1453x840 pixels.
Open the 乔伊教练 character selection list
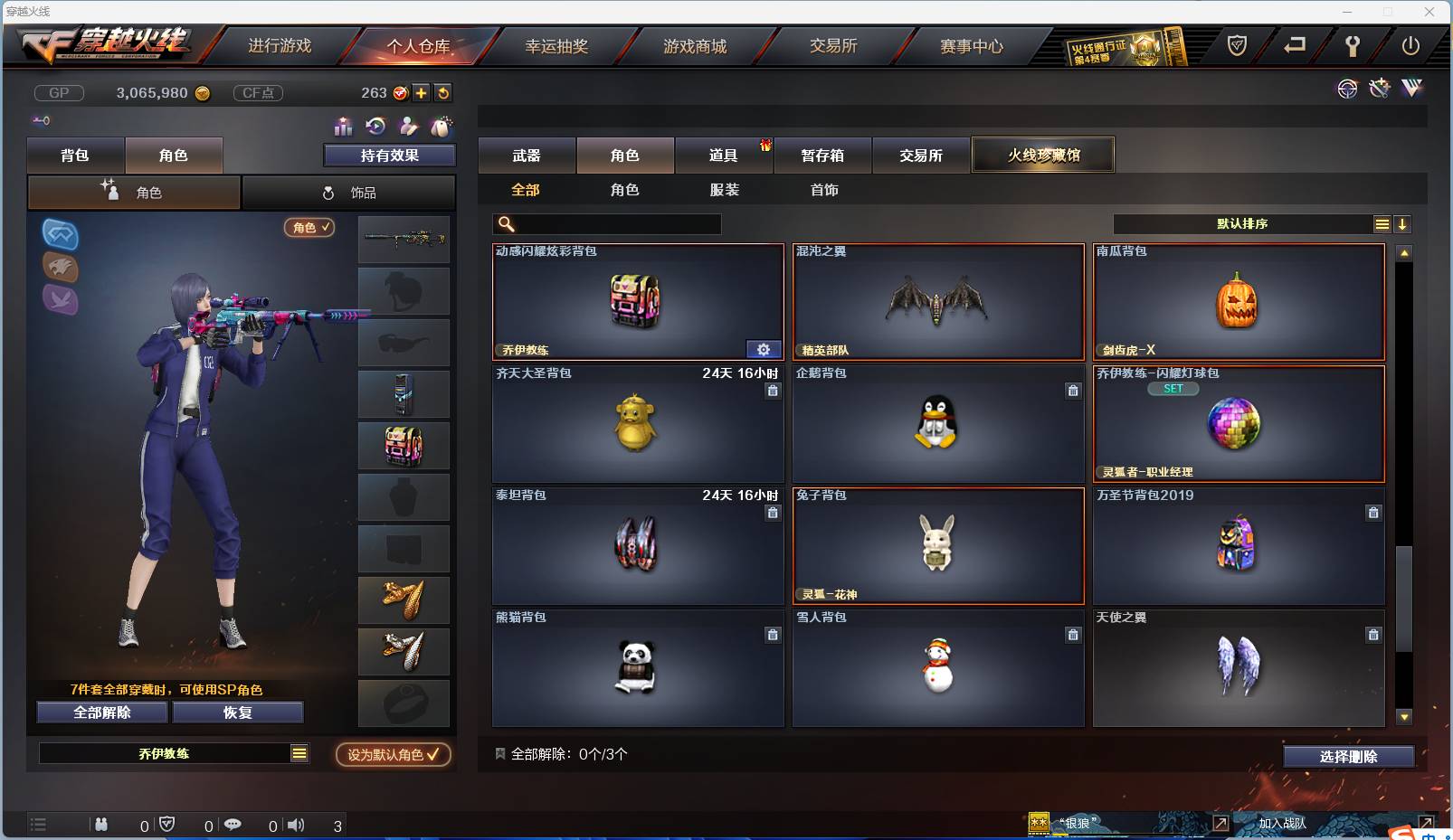click(174, 752)
